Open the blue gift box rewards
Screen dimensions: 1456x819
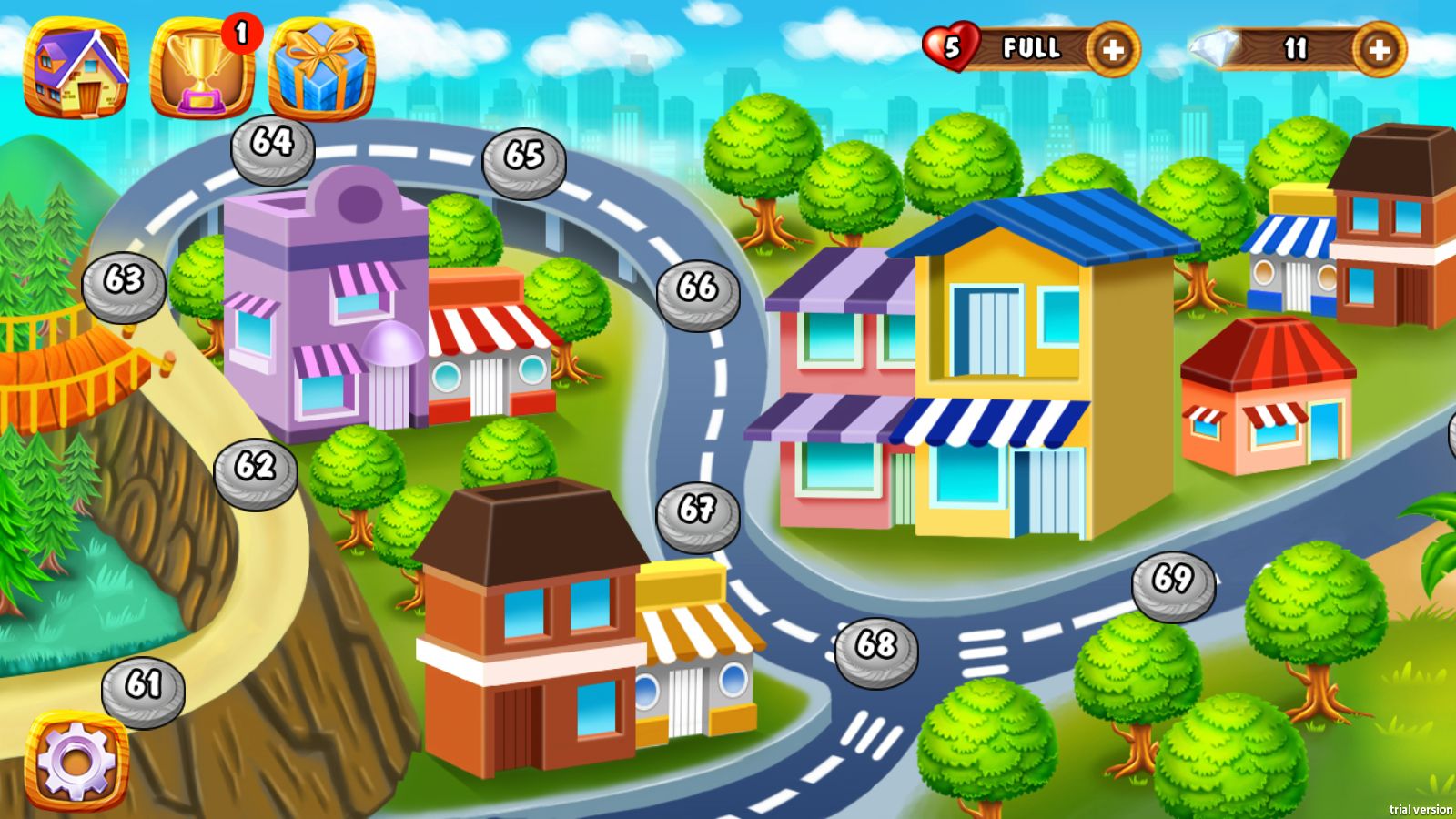click(x=322, y=70)
